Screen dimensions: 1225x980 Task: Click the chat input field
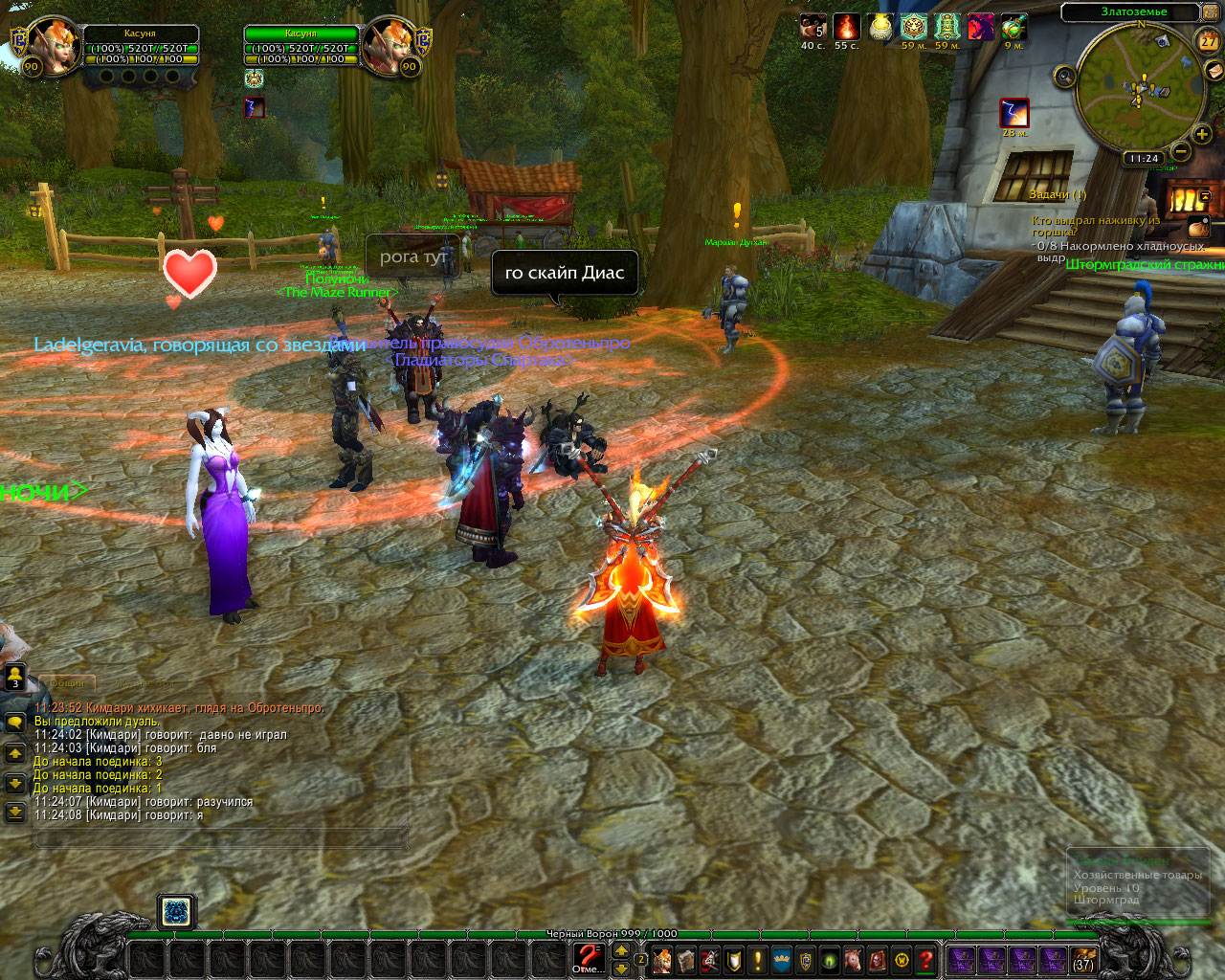(220, 839)
